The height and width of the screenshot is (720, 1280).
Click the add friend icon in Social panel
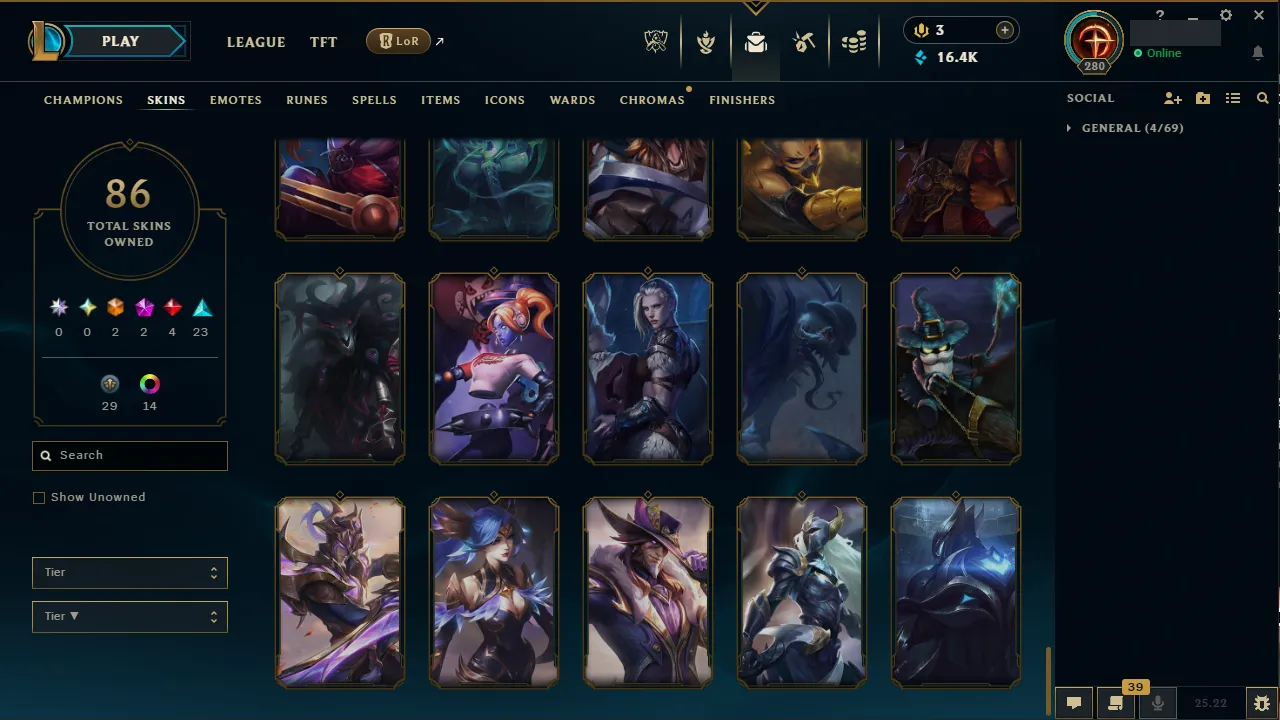(1172, 98)
